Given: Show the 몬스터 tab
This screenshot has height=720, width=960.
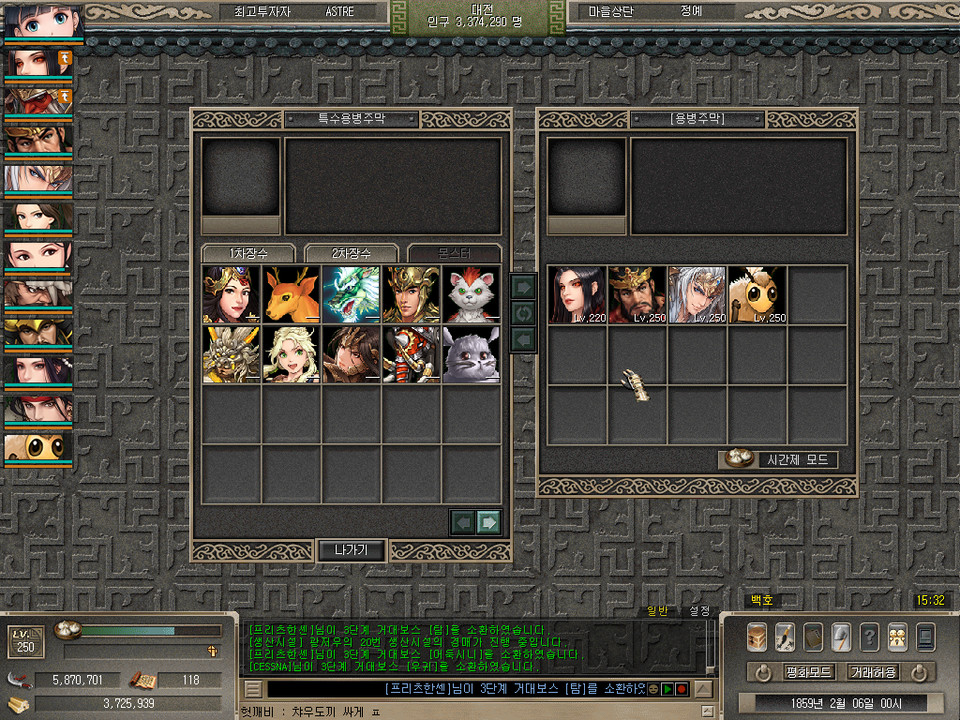Looking at the screenshot, I should [x=453, y=253].
